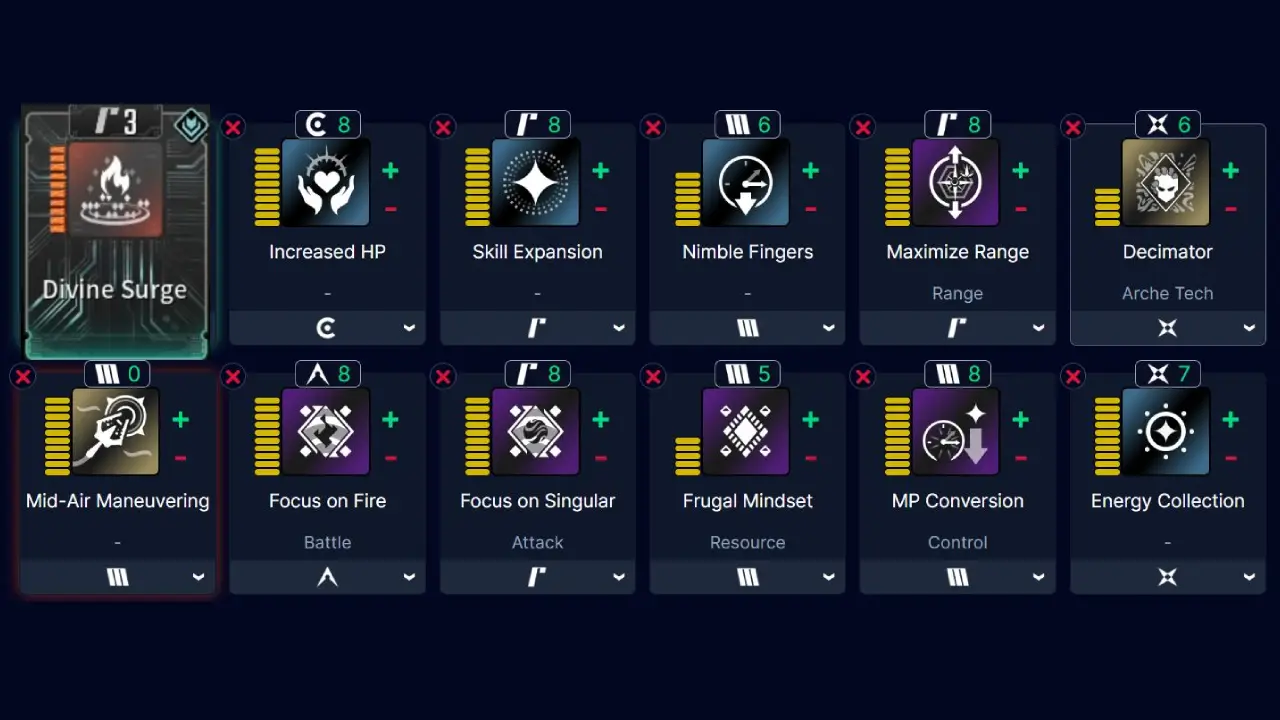1280x720 pixels.
Task: Remove Skill Expansion using its red X
Action: tap(443, 127)
